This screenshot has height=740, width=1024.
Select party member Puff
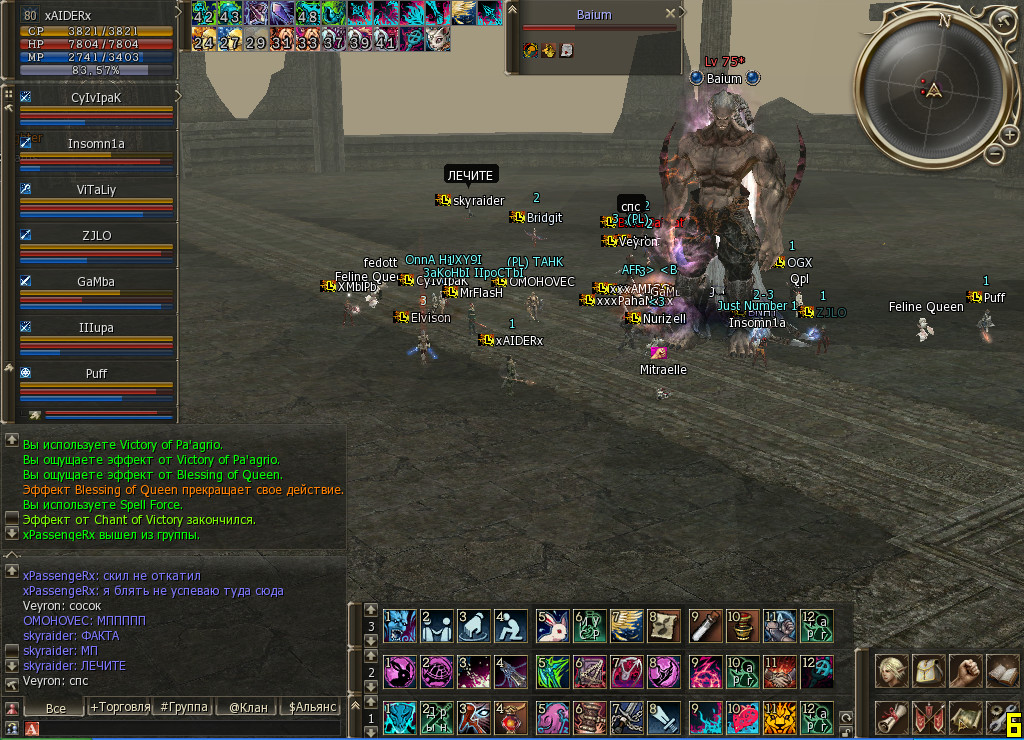pyautogui.click(x=96, y=374)
